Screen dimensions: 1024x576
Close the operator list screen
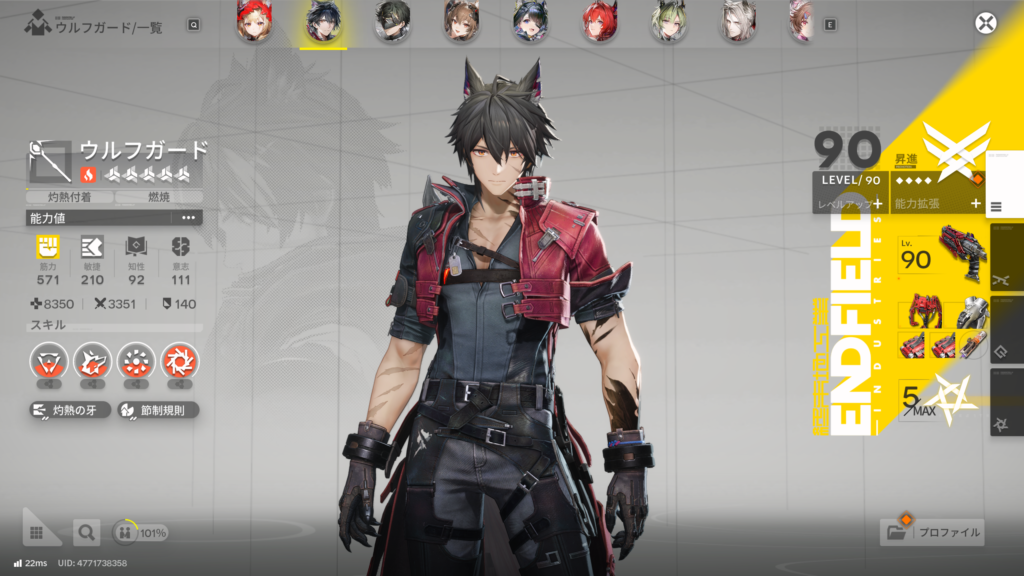(x=986, y=24)
